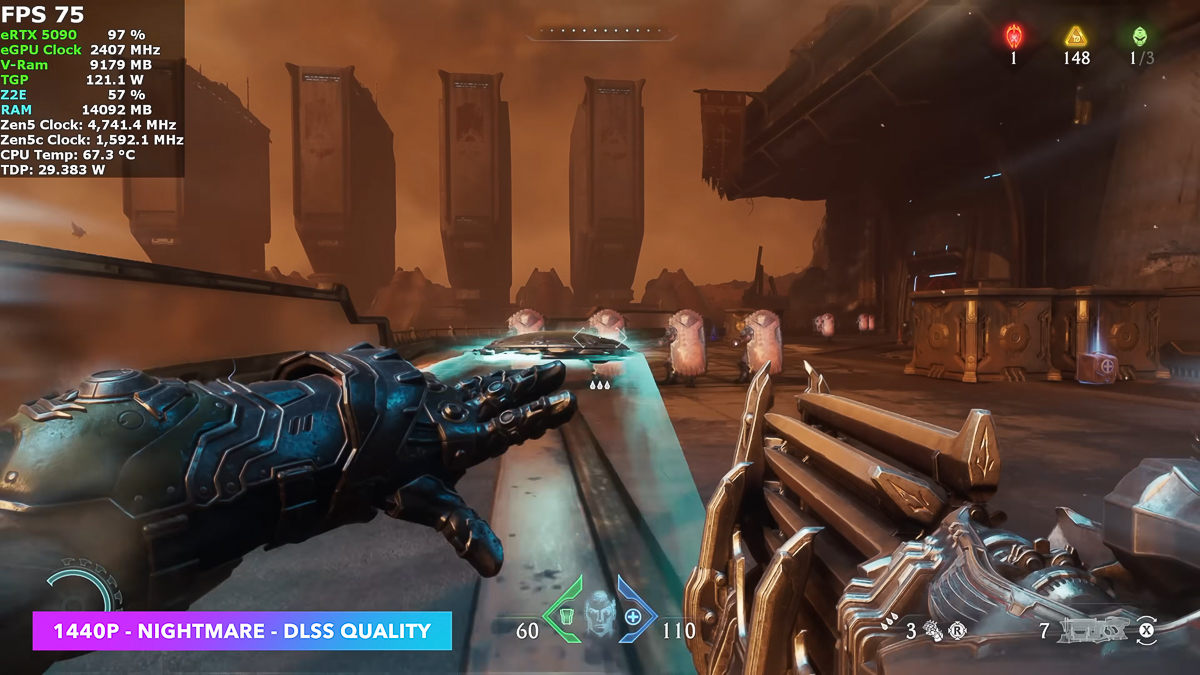Click the blue health cross icon

tap(633, 616)
